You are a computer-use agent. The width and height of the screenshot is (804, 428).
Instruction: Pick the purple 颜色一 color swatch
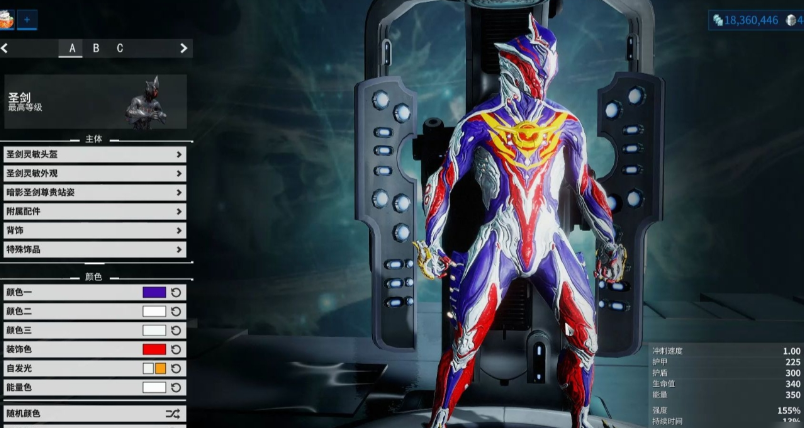154,293
